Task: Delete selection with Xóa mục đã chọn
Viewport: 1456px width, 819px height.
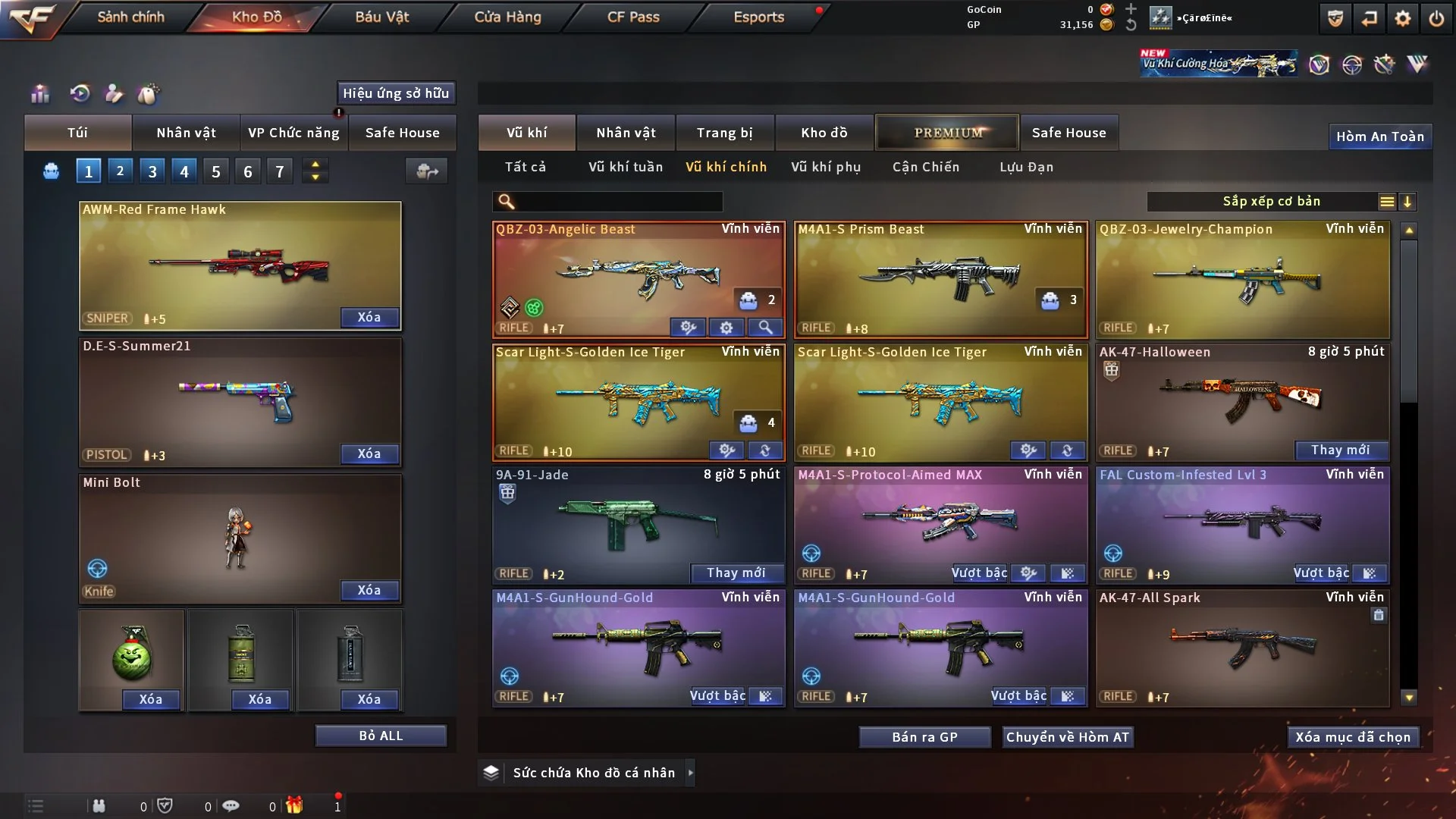Action: [x=1353, y=737]
